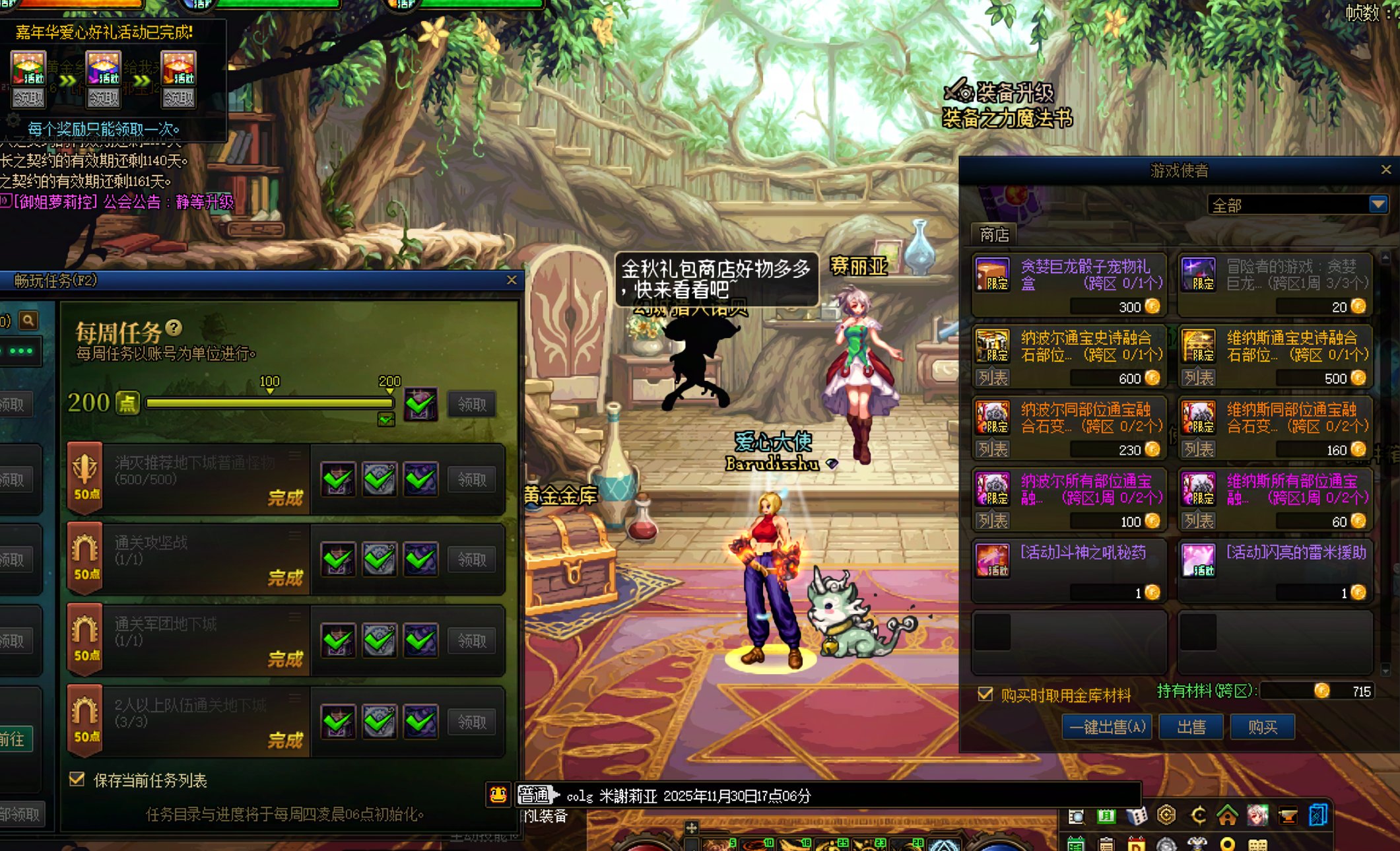Open the 全部 filter dropdown
Screen dimensions: 1400x851
[1378, 205]
